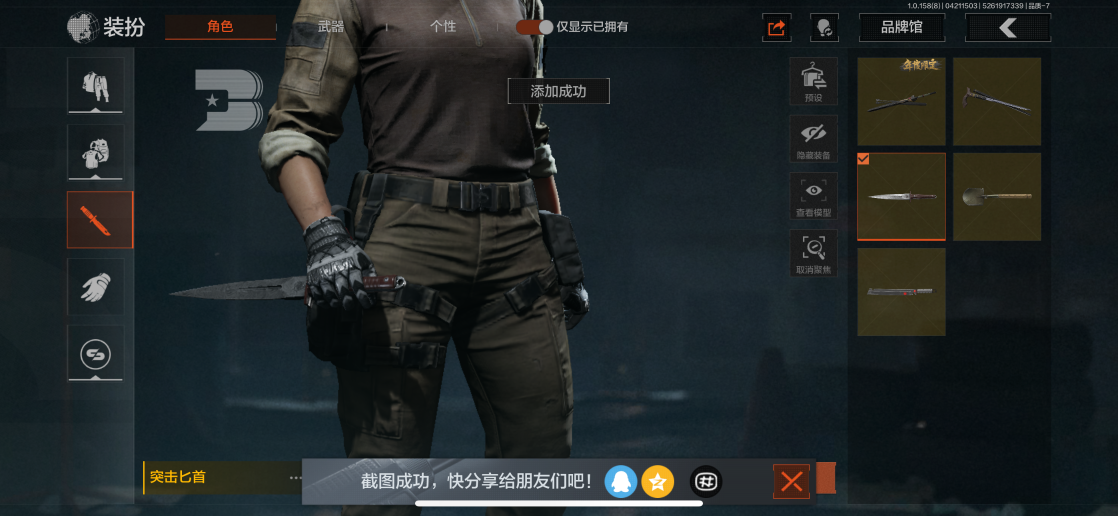
Task: Close the screenshot share banner
Action: pyautogui.click(x=791, y=482)
